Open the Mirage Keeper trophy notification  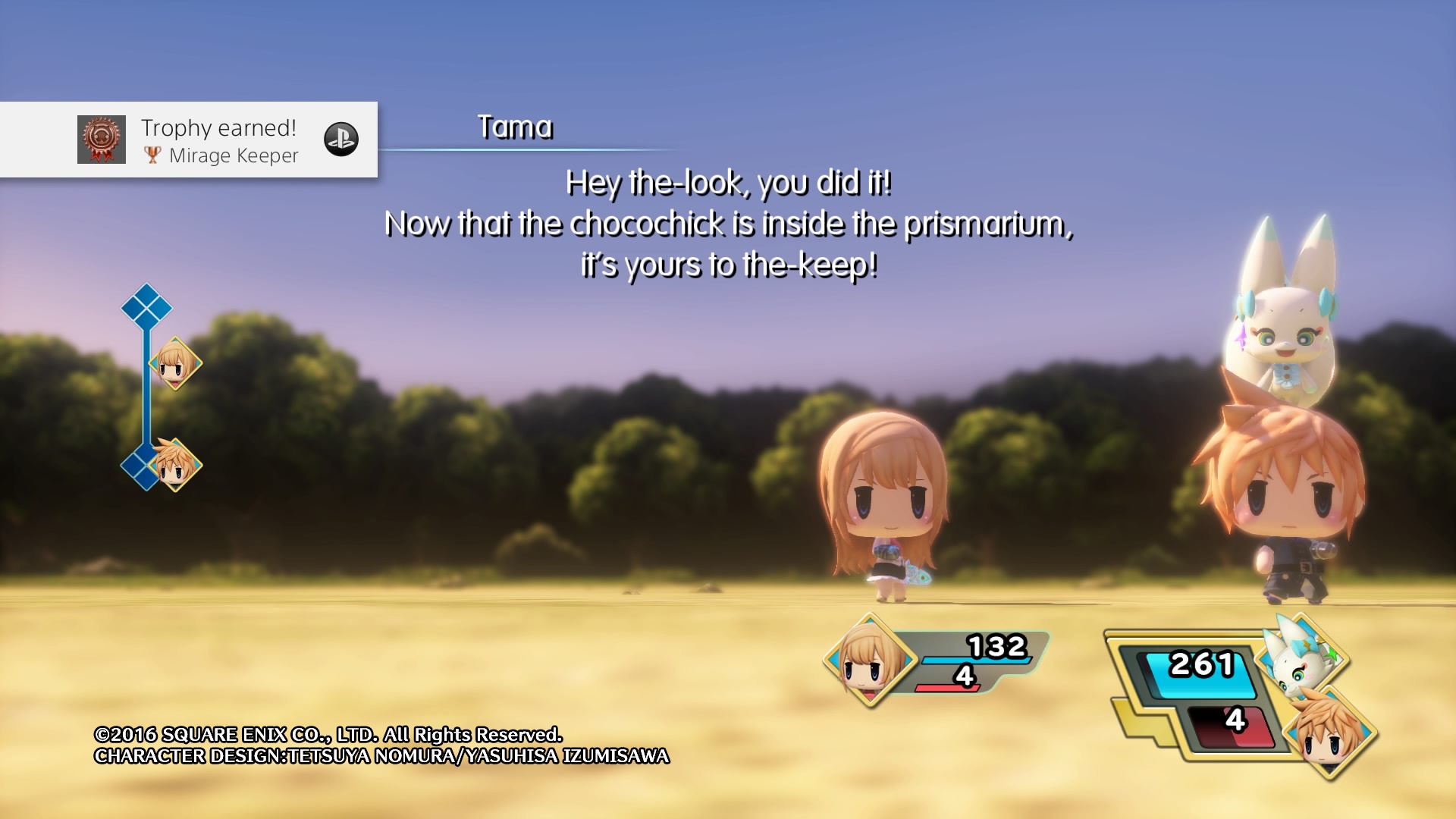coord(220,140)
